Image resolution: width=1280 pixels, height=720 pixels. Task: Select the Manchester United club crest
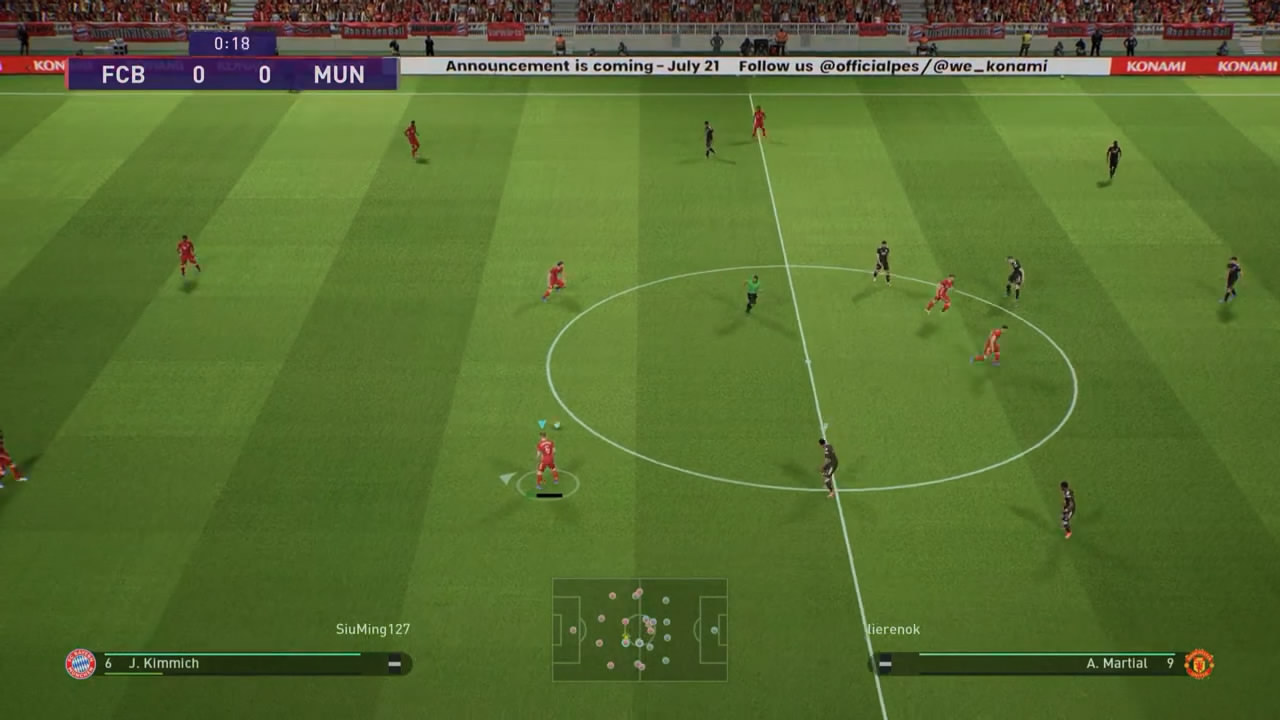(1198, 664)
